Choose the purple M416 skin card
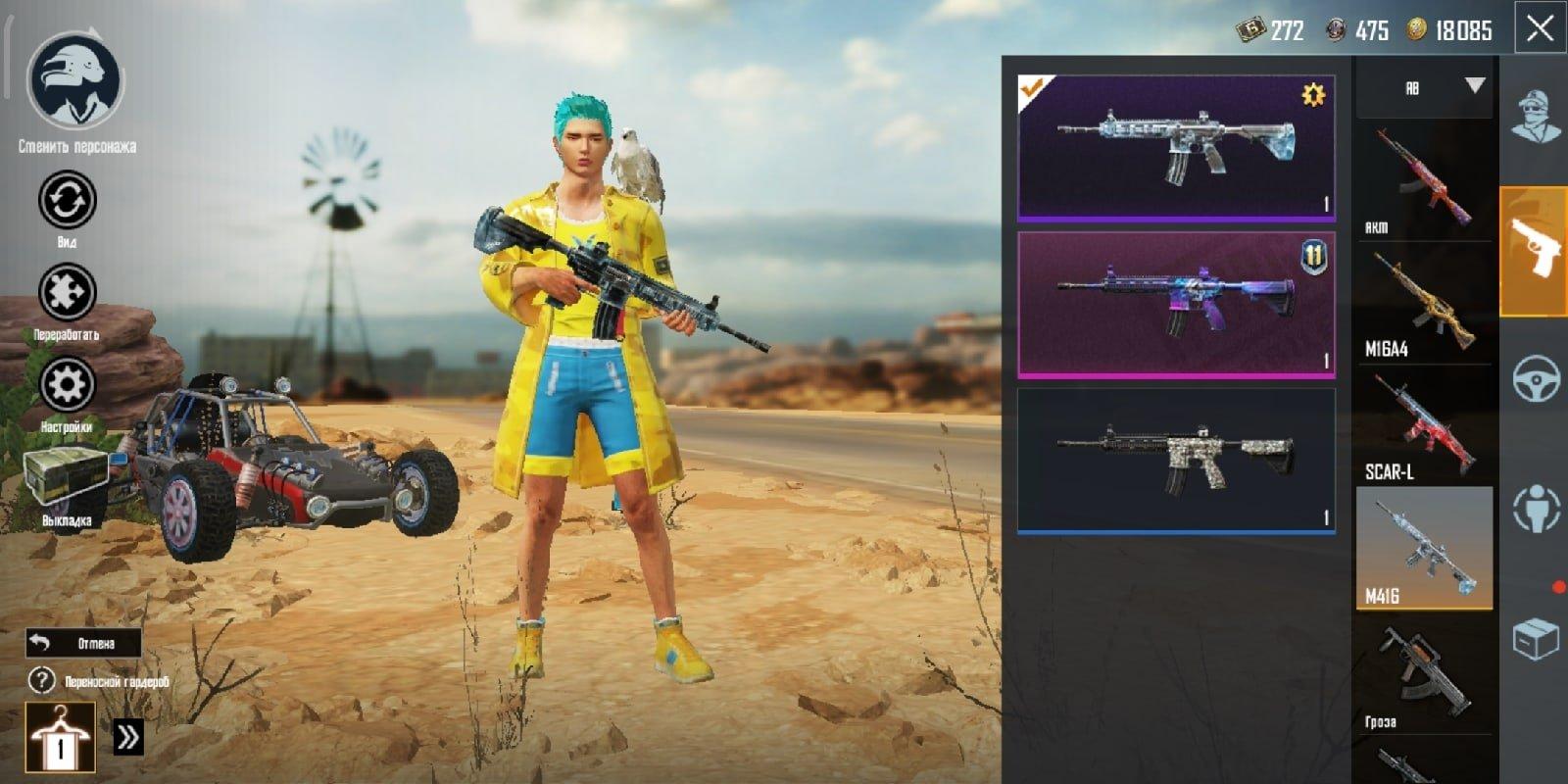The width and height of the screenshot is (1568, 784). [1176, 304]
